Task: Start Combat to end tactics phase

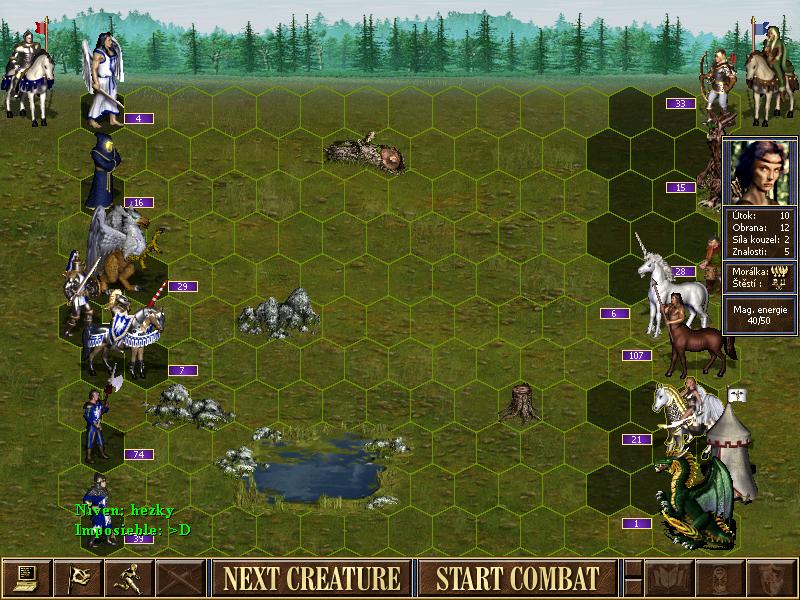Action: pyautogui.click(x=517, y=578)
